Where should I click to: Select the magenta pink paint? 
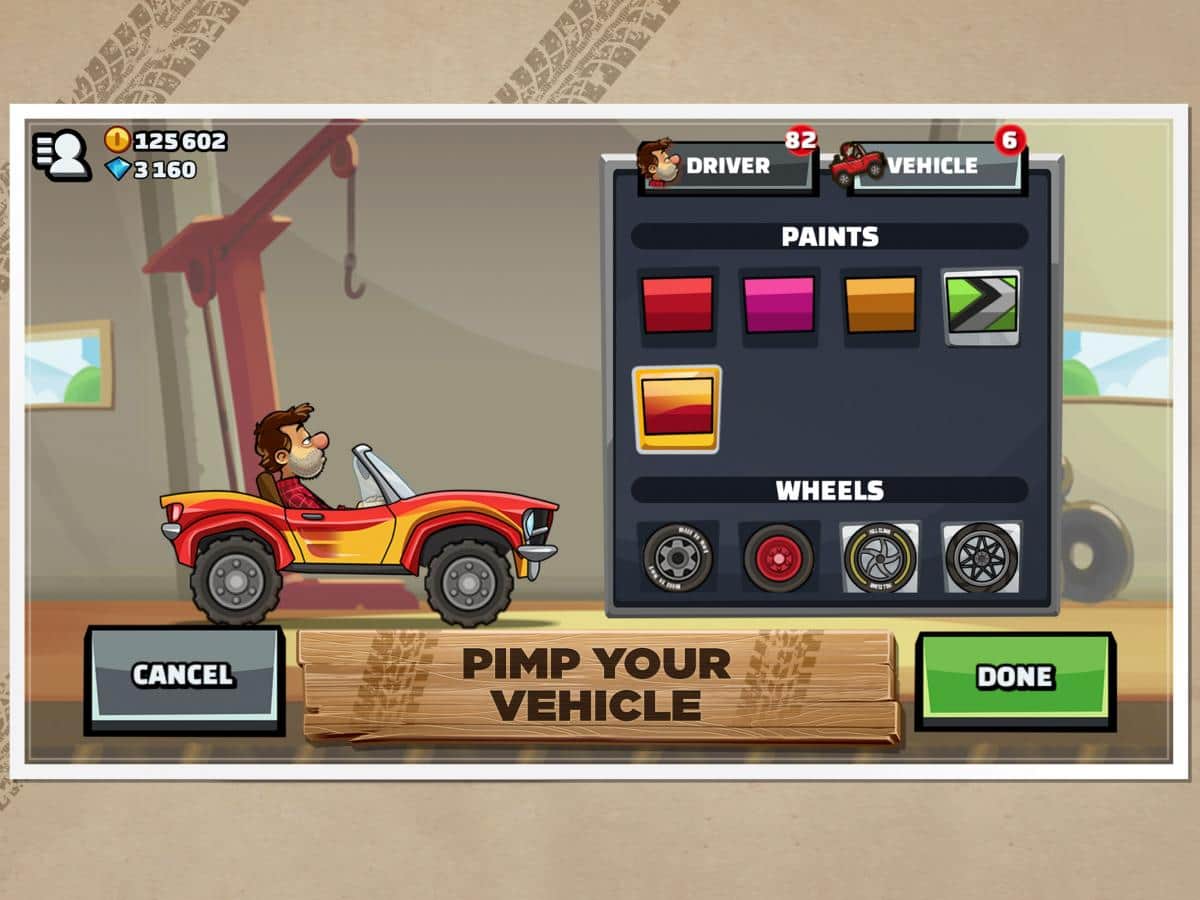point(779,305)
